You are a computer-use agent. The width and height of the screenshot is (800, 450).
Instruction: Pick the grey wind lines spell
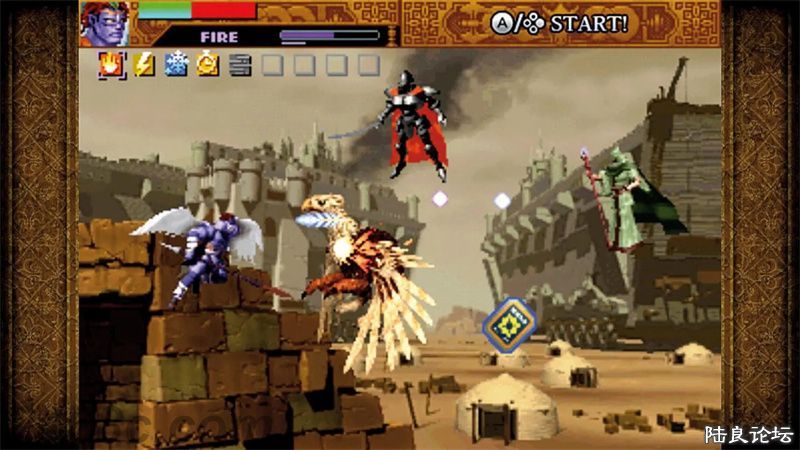239,66
